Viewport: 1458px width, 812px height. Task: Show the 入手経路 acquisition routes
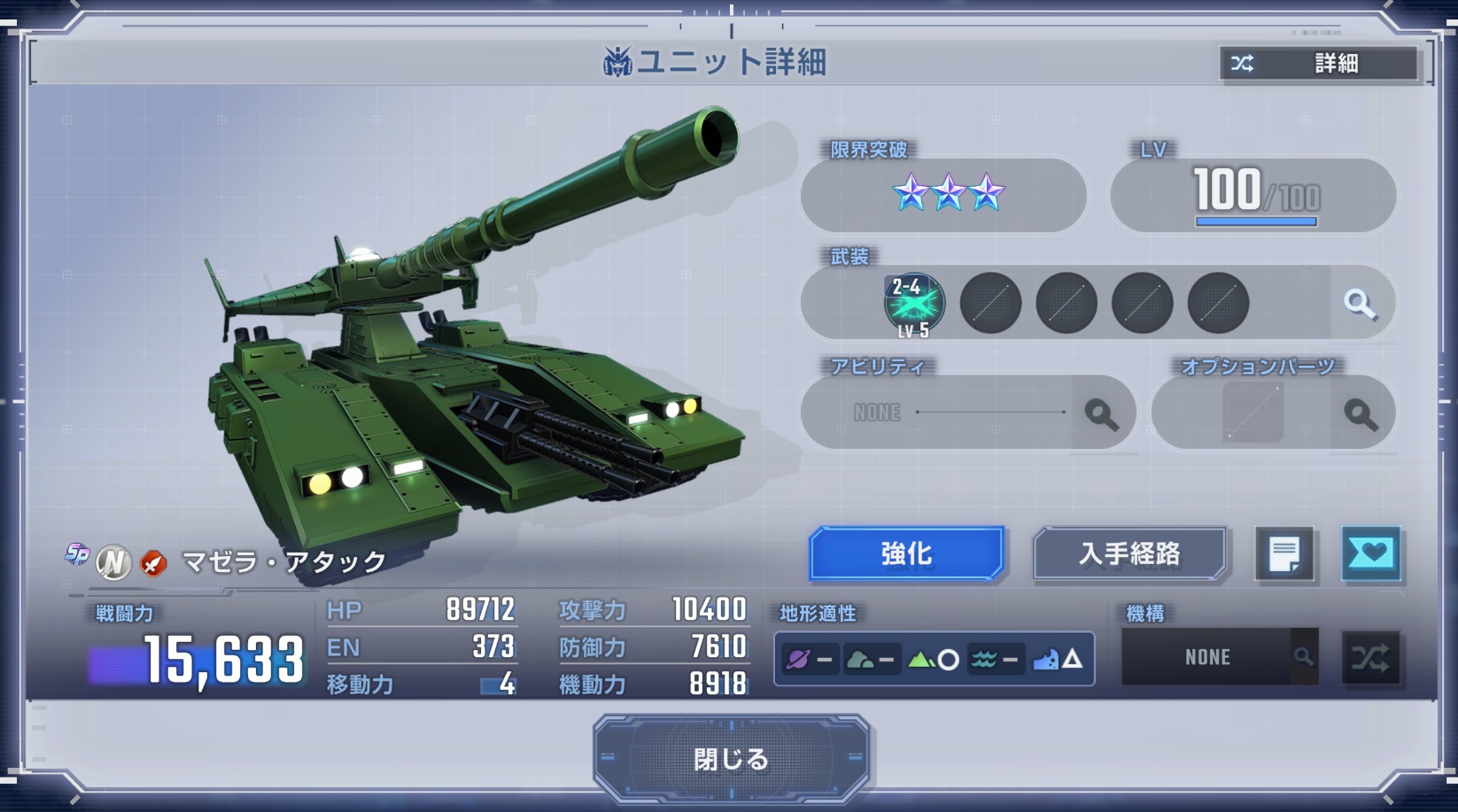(x=1129, y=554)
